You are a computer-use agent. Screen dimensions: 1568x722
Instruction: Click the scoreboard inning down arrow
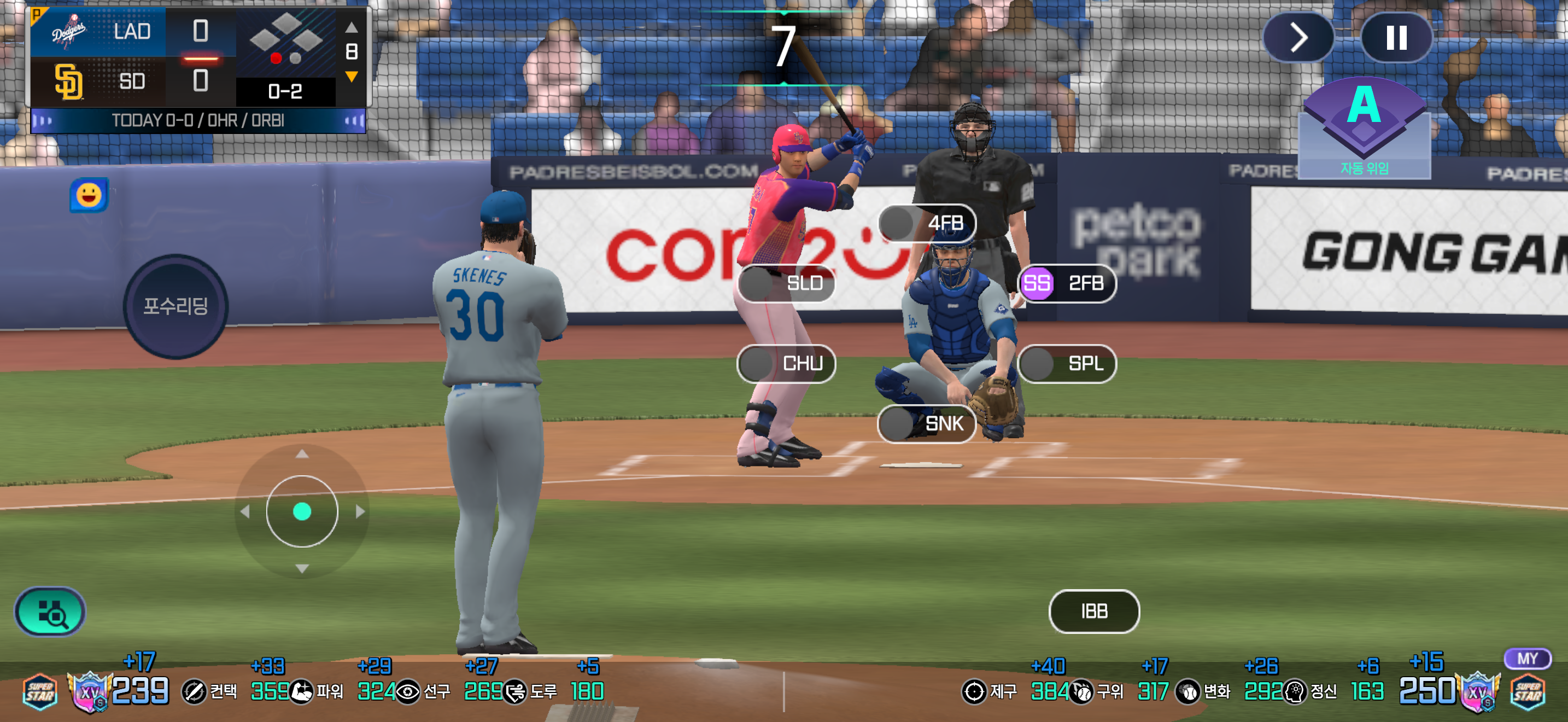pyautogui.click(x=351, y=77)
